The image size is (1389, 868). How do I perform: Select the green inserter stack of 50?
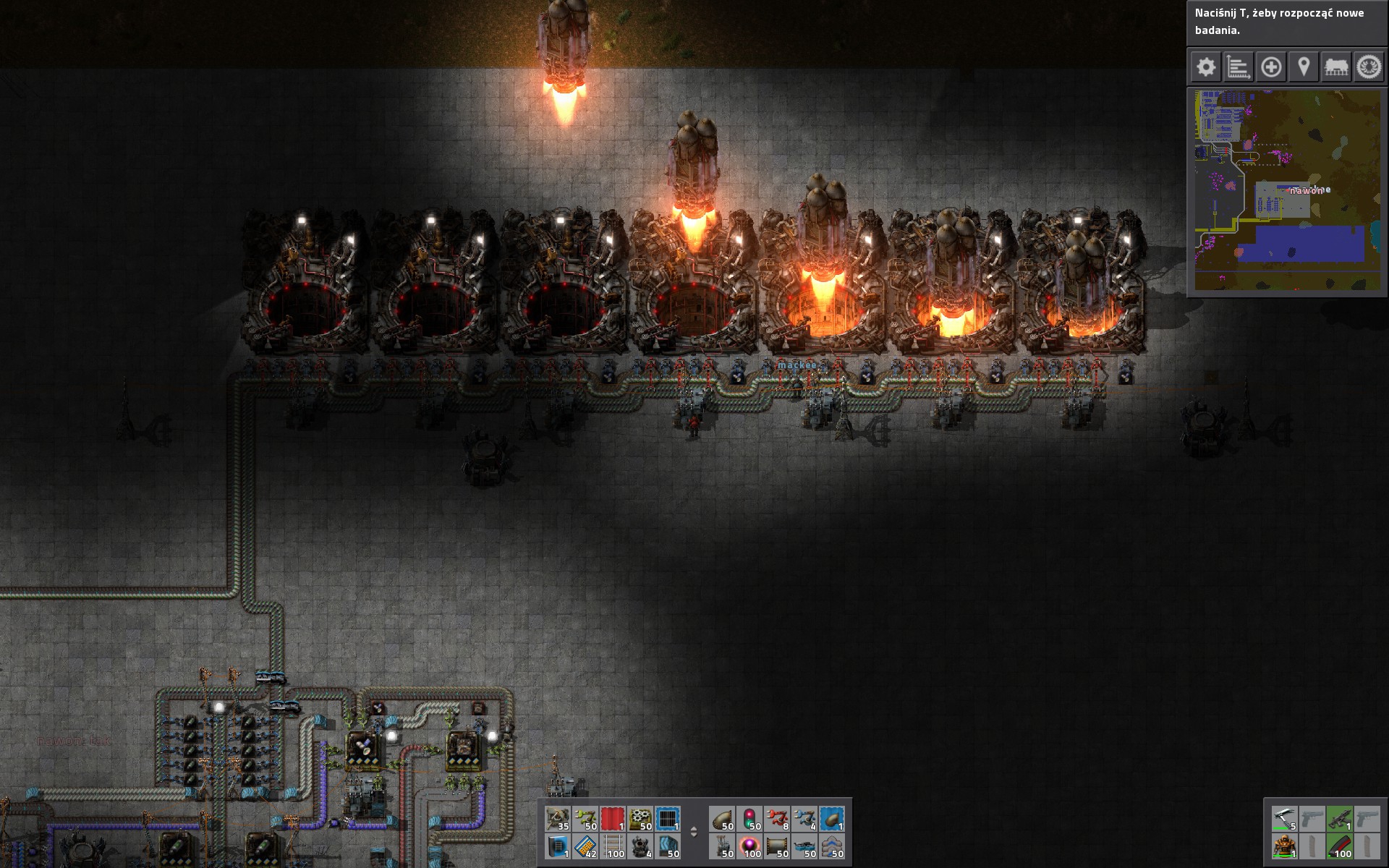click(x=585, y=819)
